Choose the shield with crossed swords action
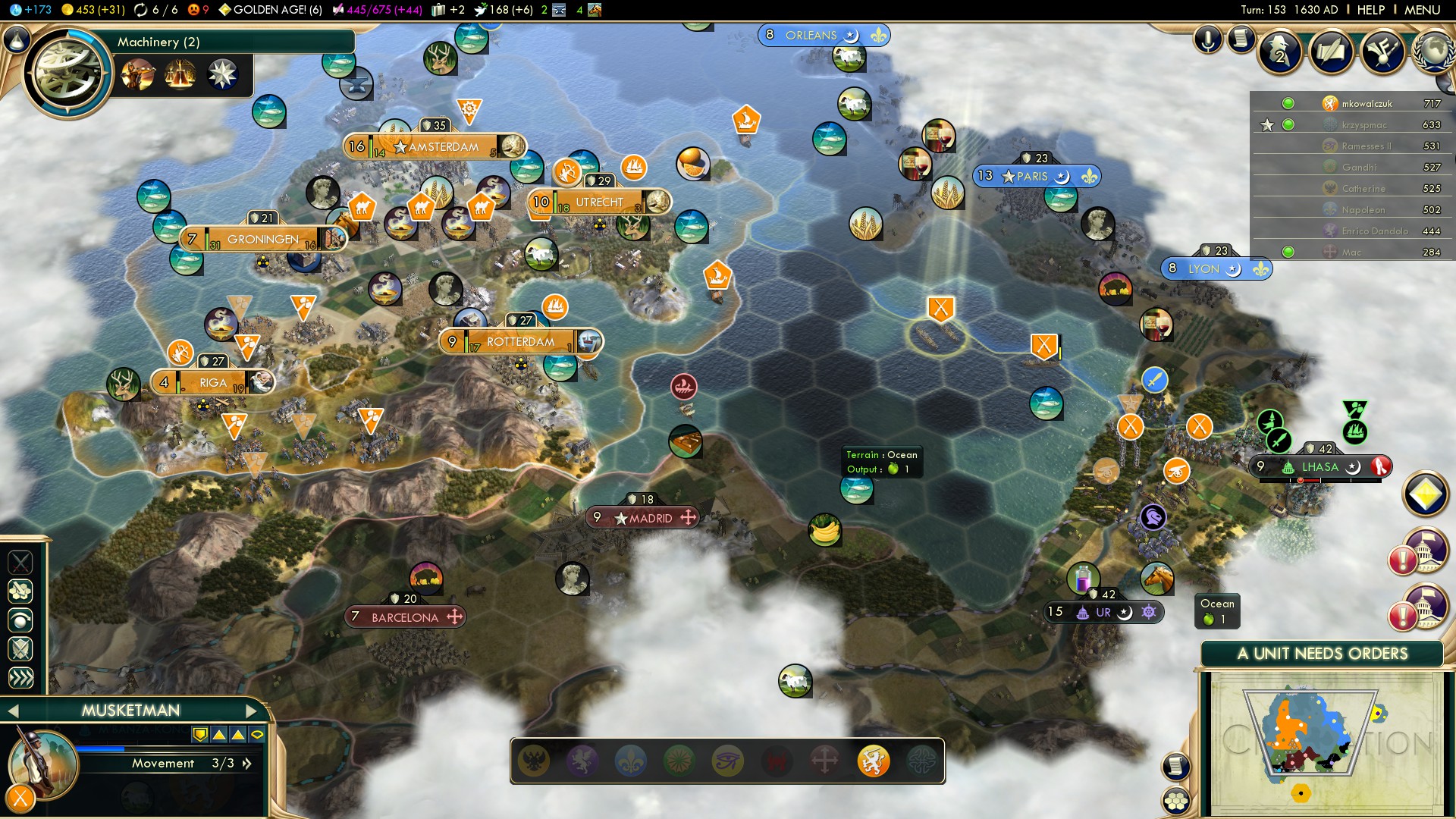The height and width of the screenshot is (819, 1456). click(x=20, y=648)
